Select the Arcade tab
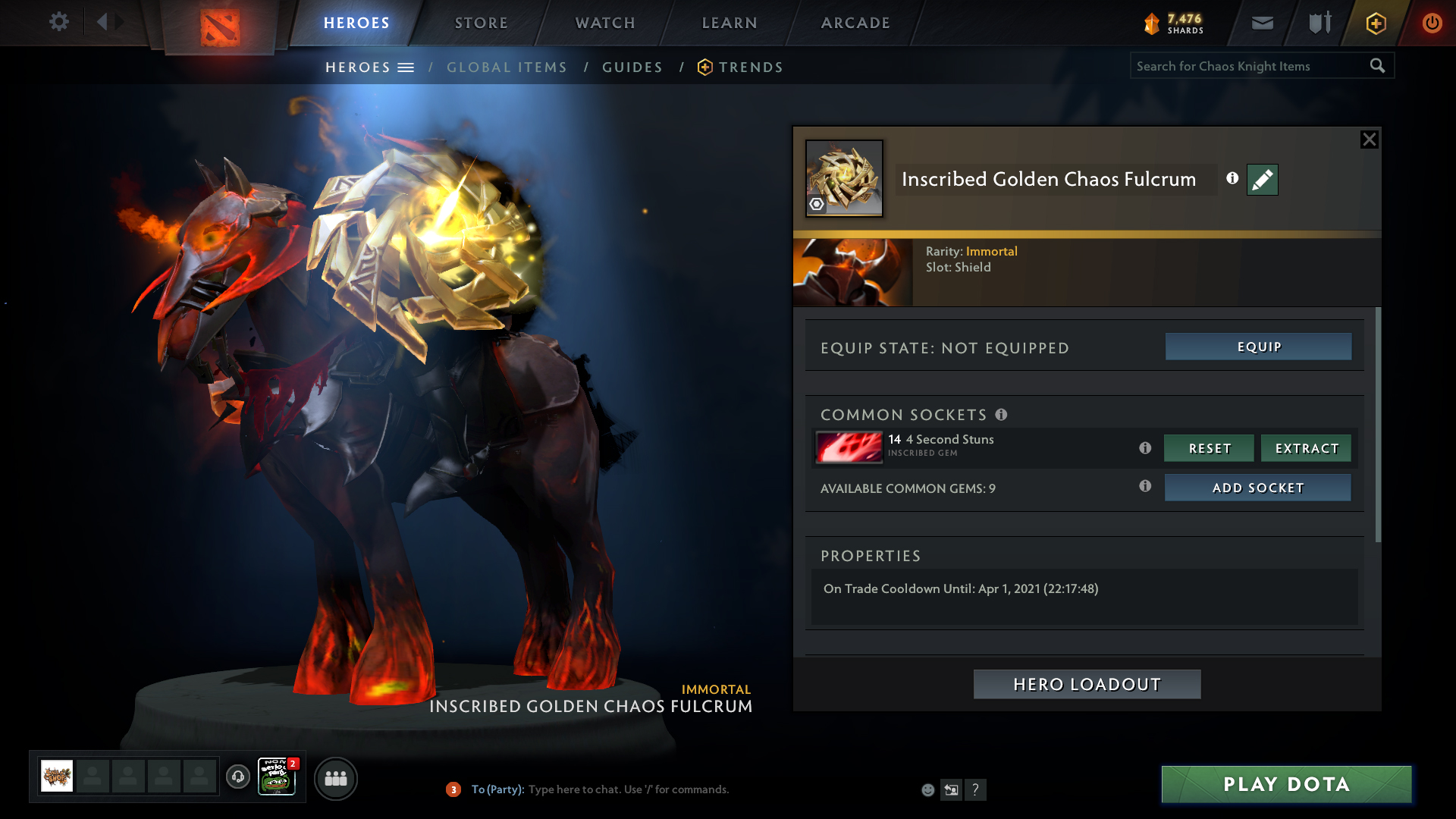 pyautogui.click(x=855, y=23)
